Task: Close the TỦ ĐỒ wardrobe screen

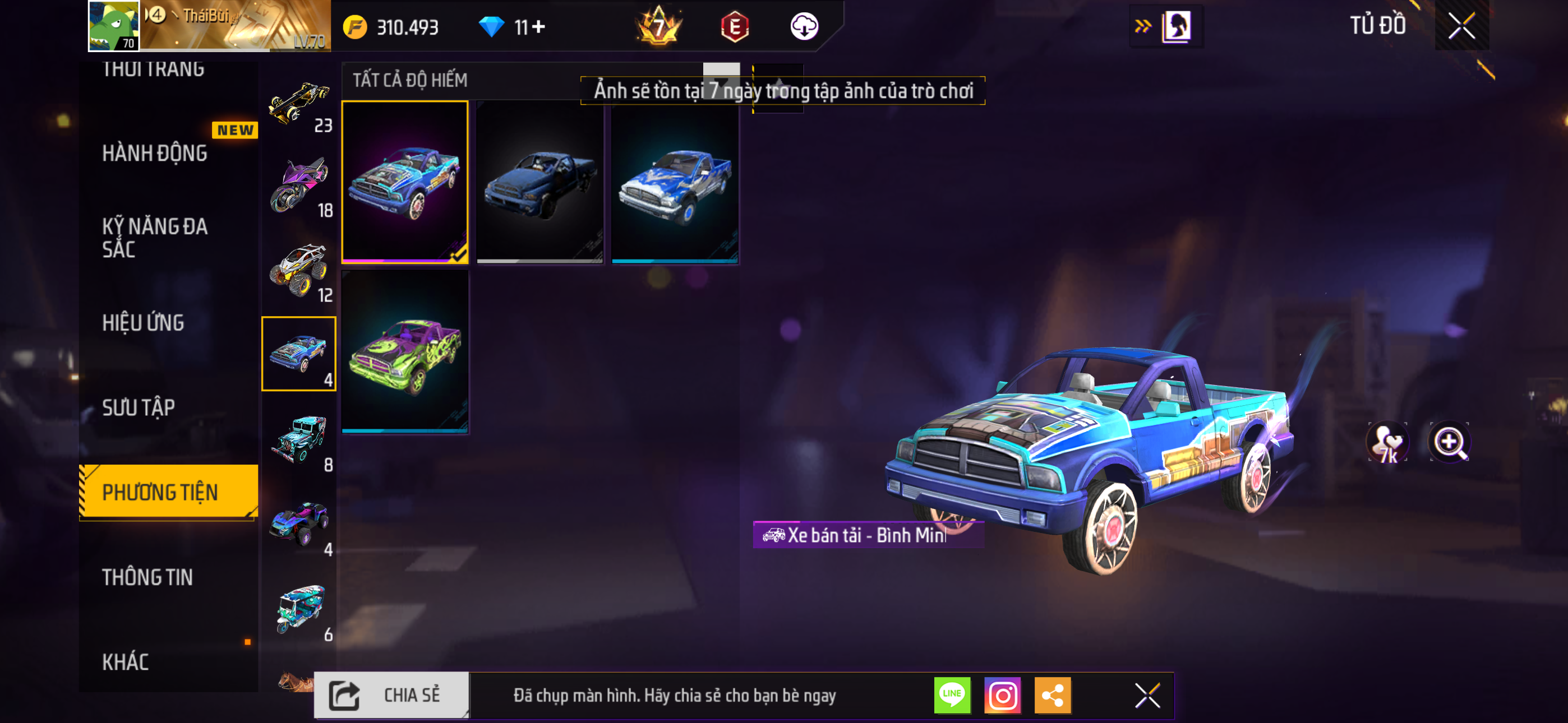Action: 1461,26
